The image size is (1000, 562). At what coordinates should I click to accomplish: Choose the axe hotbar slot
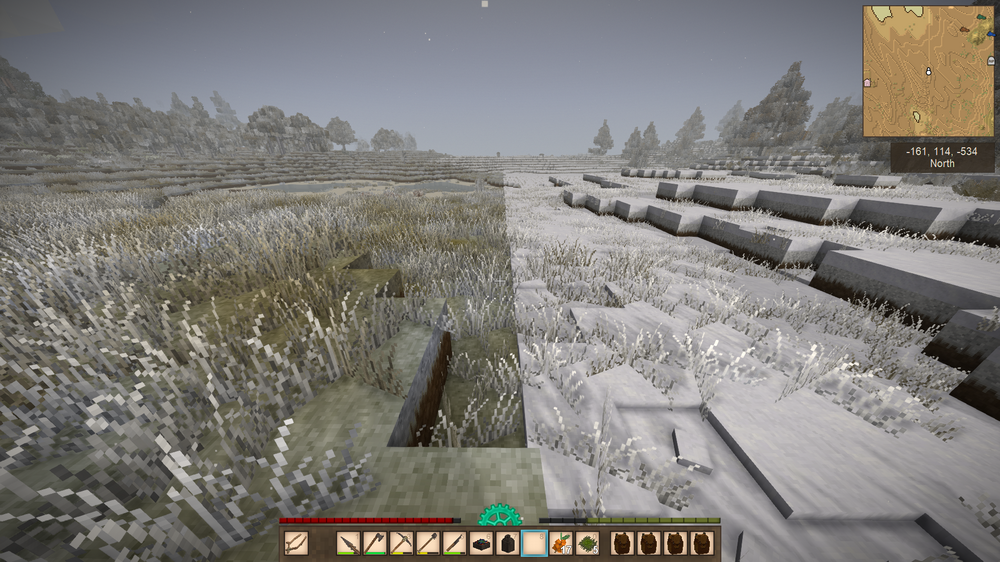(375, 543)
